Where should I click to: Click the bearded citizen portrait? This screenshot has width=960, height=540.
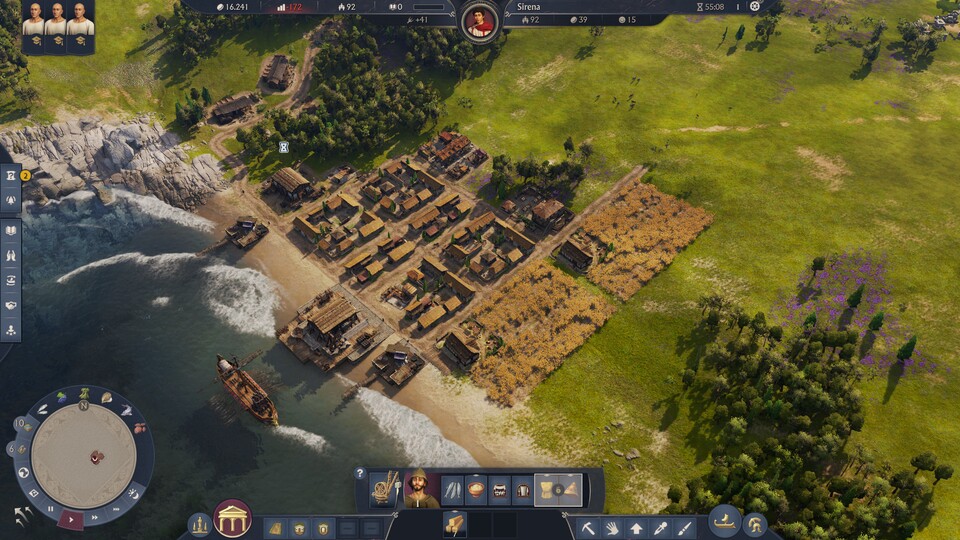(x=420, y=489)
